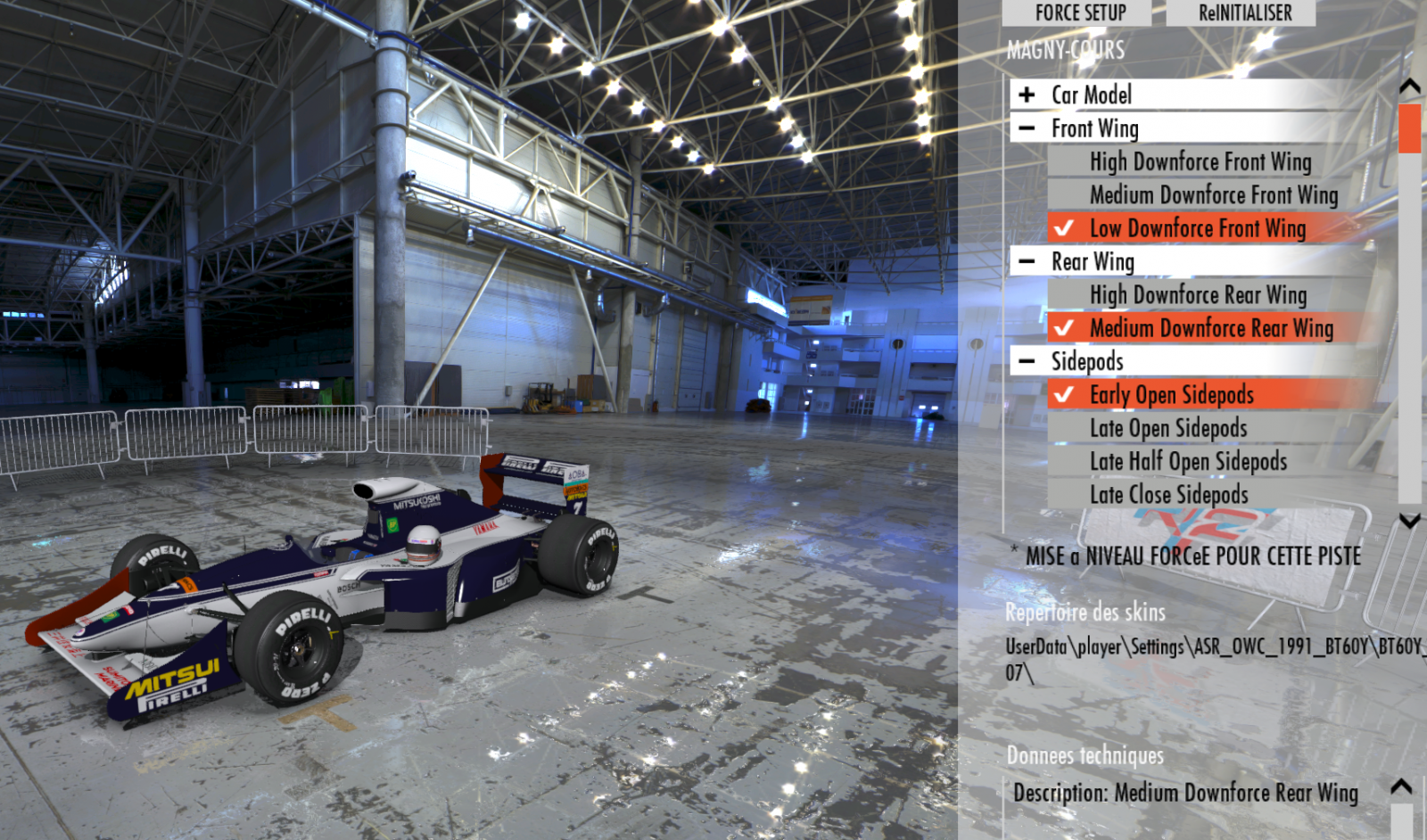Screen dimensions: 1427x840
Task: Pick High Downforce Rear Wing
Action: (x=1198, y=294)
